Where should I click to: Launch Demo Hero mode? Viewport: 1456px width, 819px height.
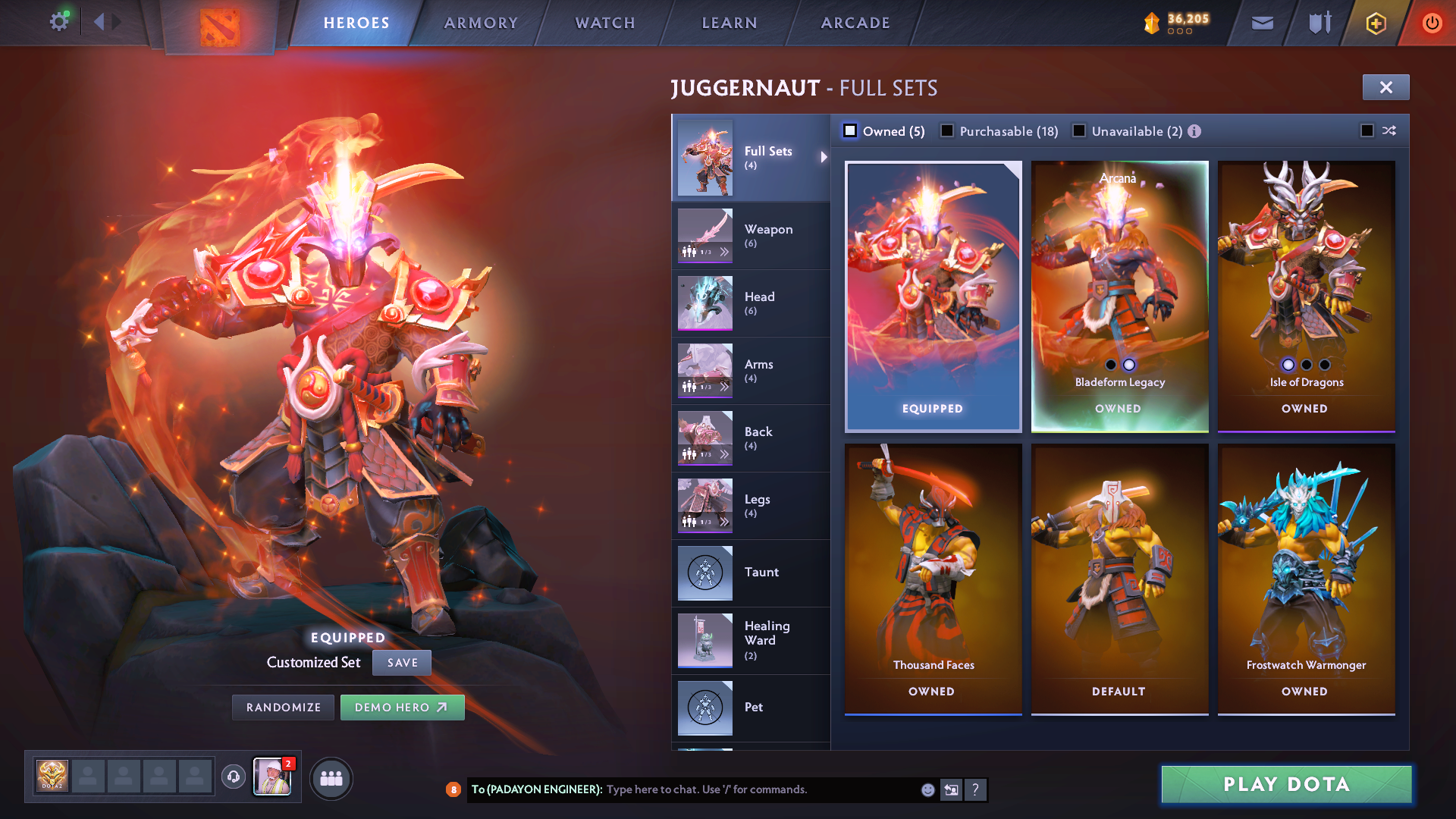402,708
